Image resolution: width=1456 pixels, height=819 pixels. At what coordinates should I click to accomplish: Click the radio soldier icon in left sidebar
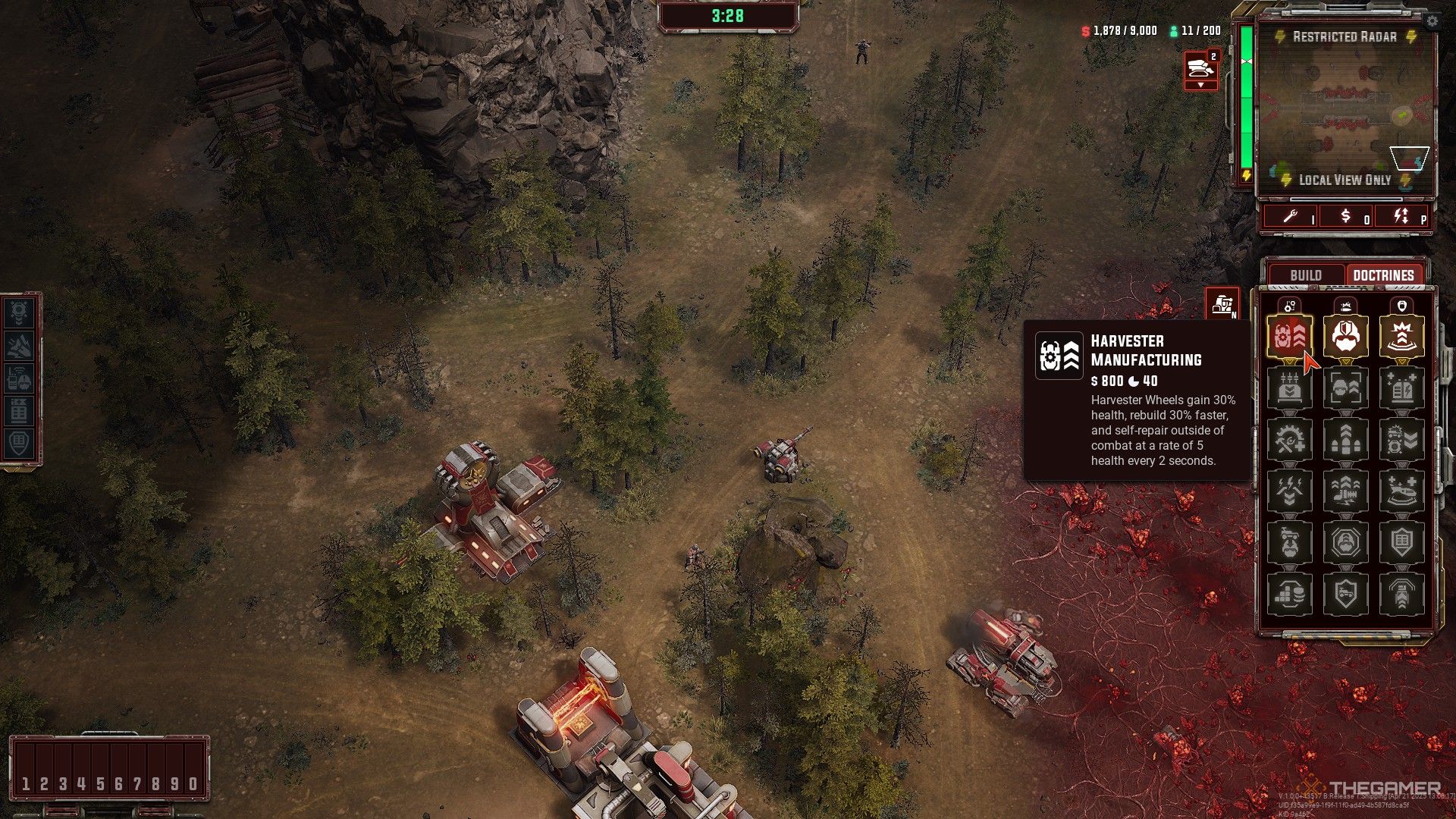[19, 378]
